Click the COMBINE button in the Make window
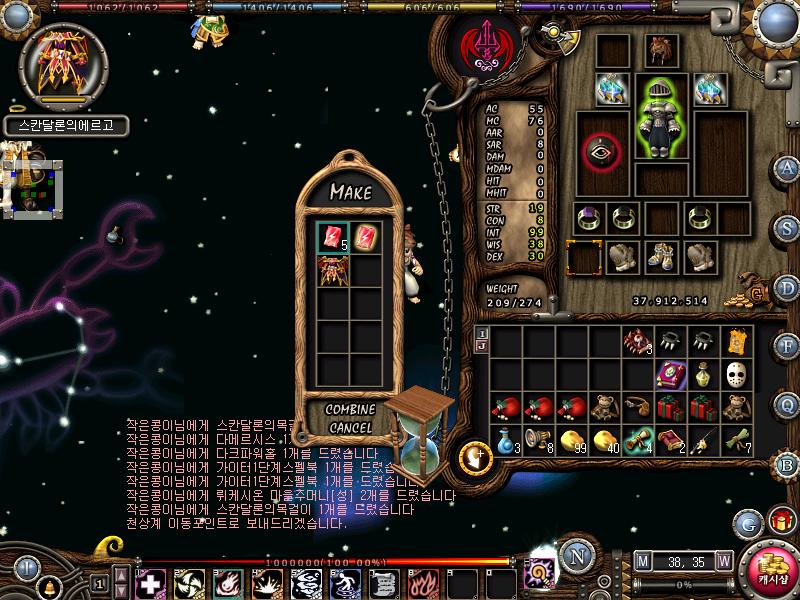Viewport: 800px width, 600px height. [350, 410]
